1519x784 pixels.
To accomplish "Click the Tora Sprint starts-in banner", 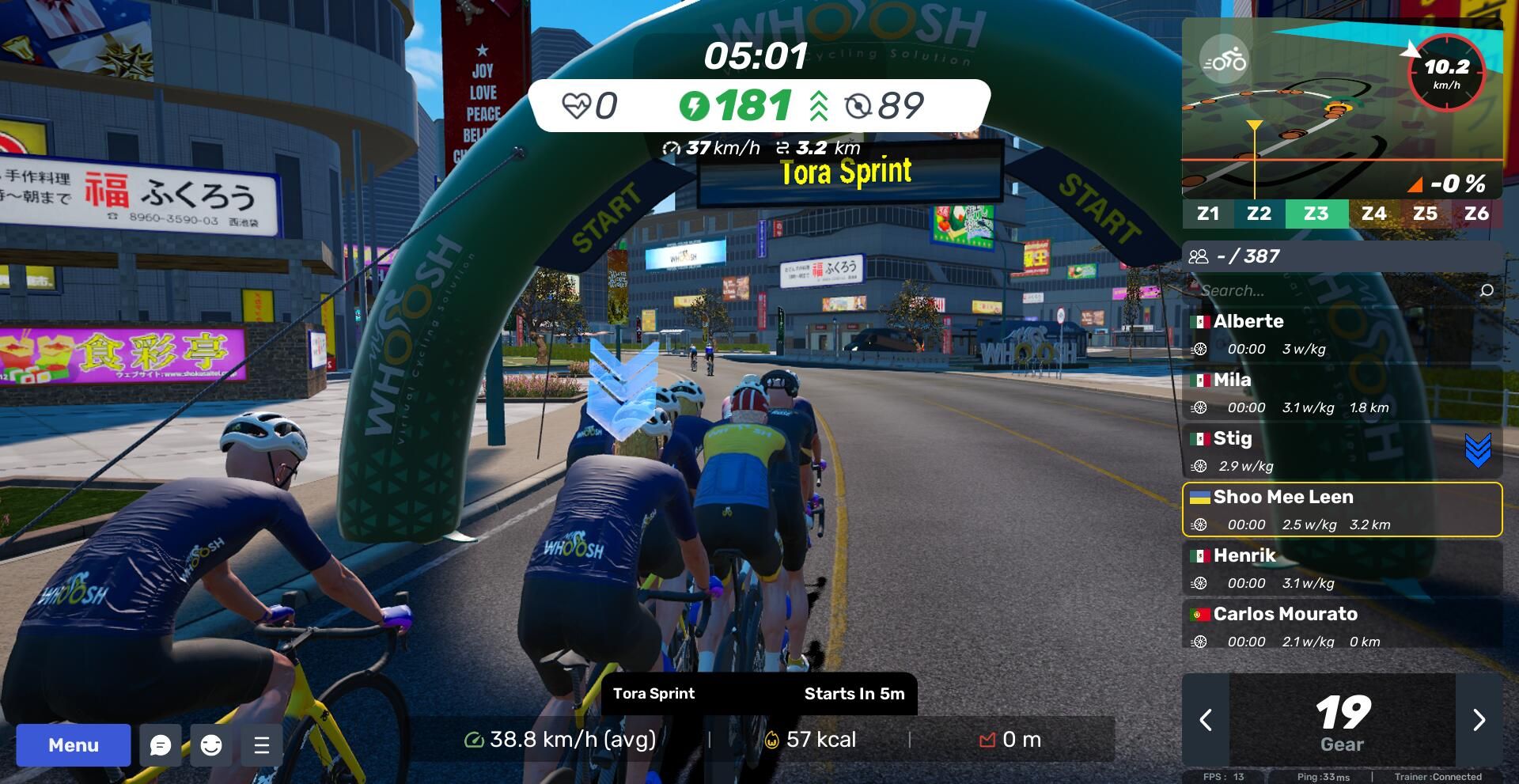I will [x=759, y=694].
